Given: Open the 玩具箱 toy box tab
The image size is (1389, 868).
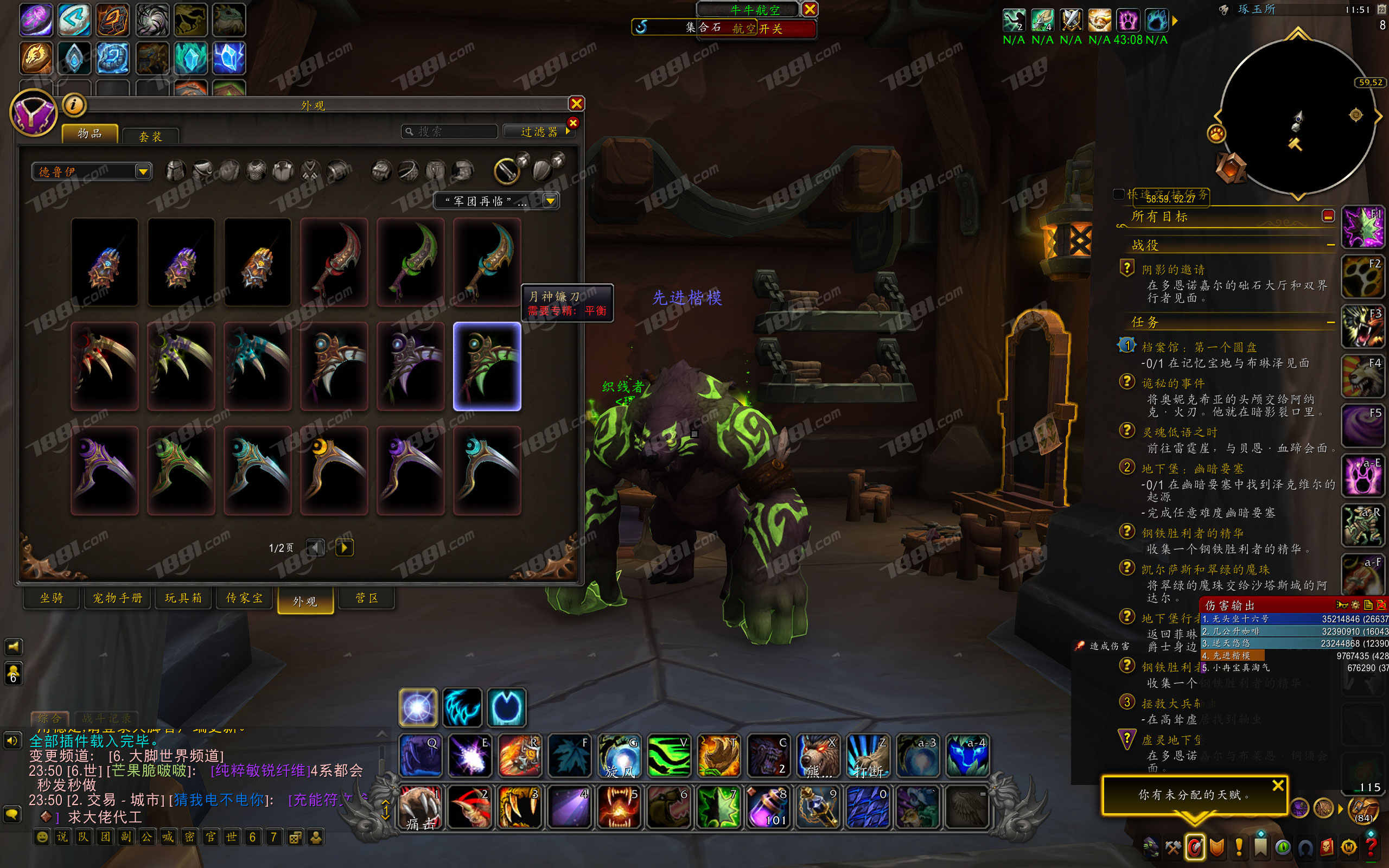Looking at the screenshot, I should tap(183, 598).
